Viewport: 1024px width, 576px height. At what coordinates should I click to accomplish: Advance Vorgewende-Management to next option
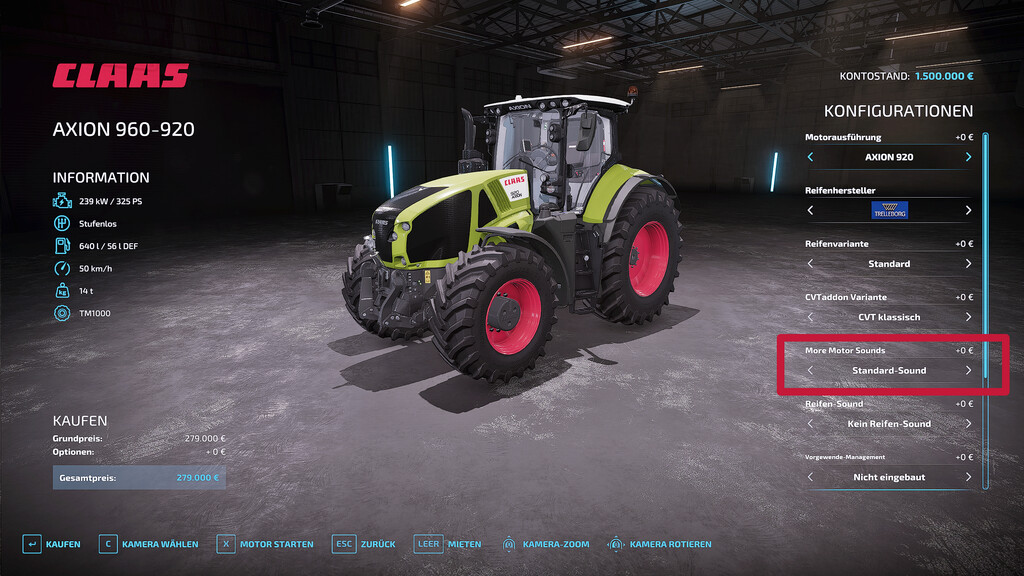tap(968, 477)
